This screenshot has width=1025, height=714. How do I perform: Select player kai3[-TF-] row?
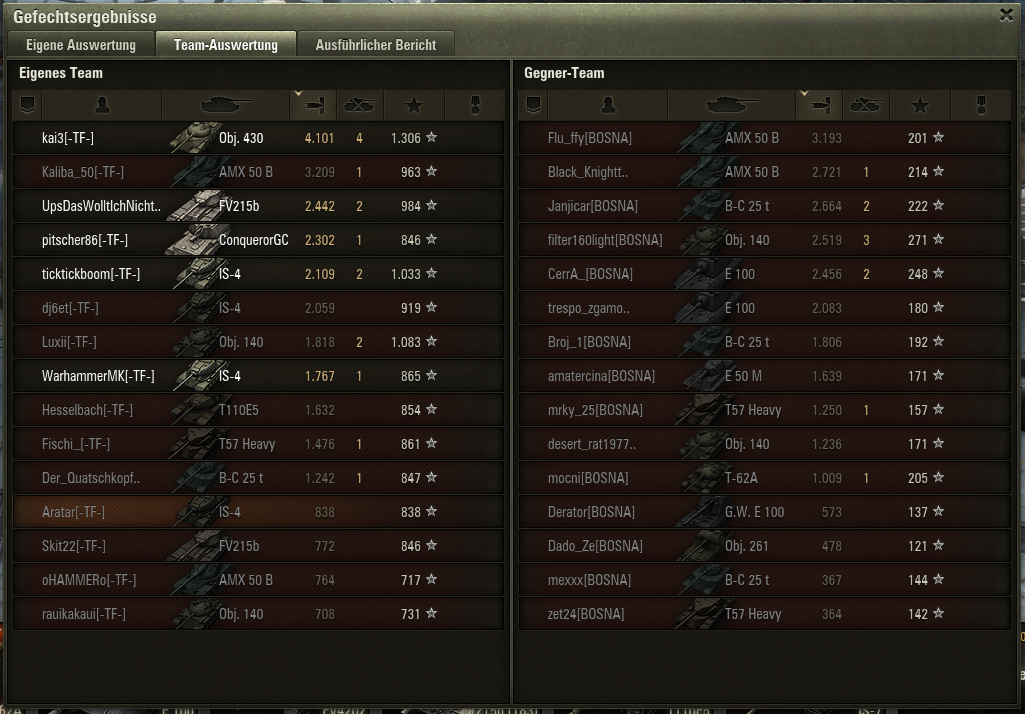(x=68, y=138)
